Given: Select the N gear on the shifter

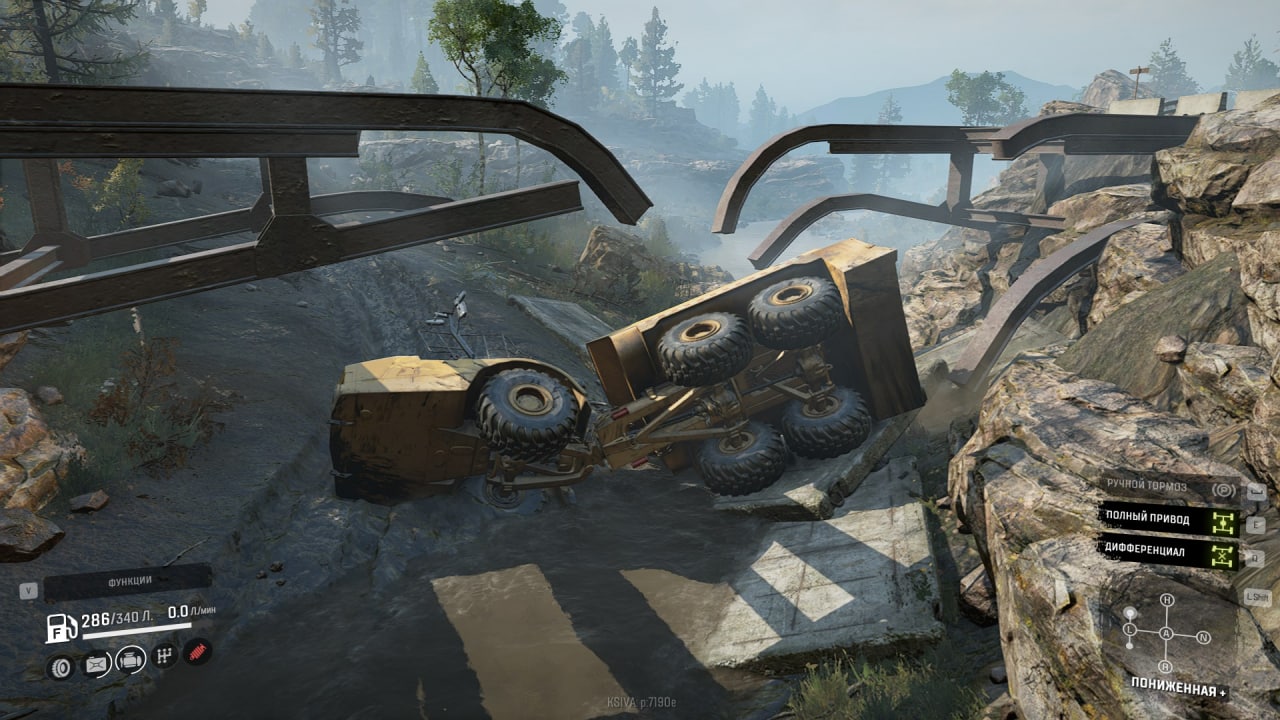Looking at the screenshot, I should click(x=1203, y=637).
